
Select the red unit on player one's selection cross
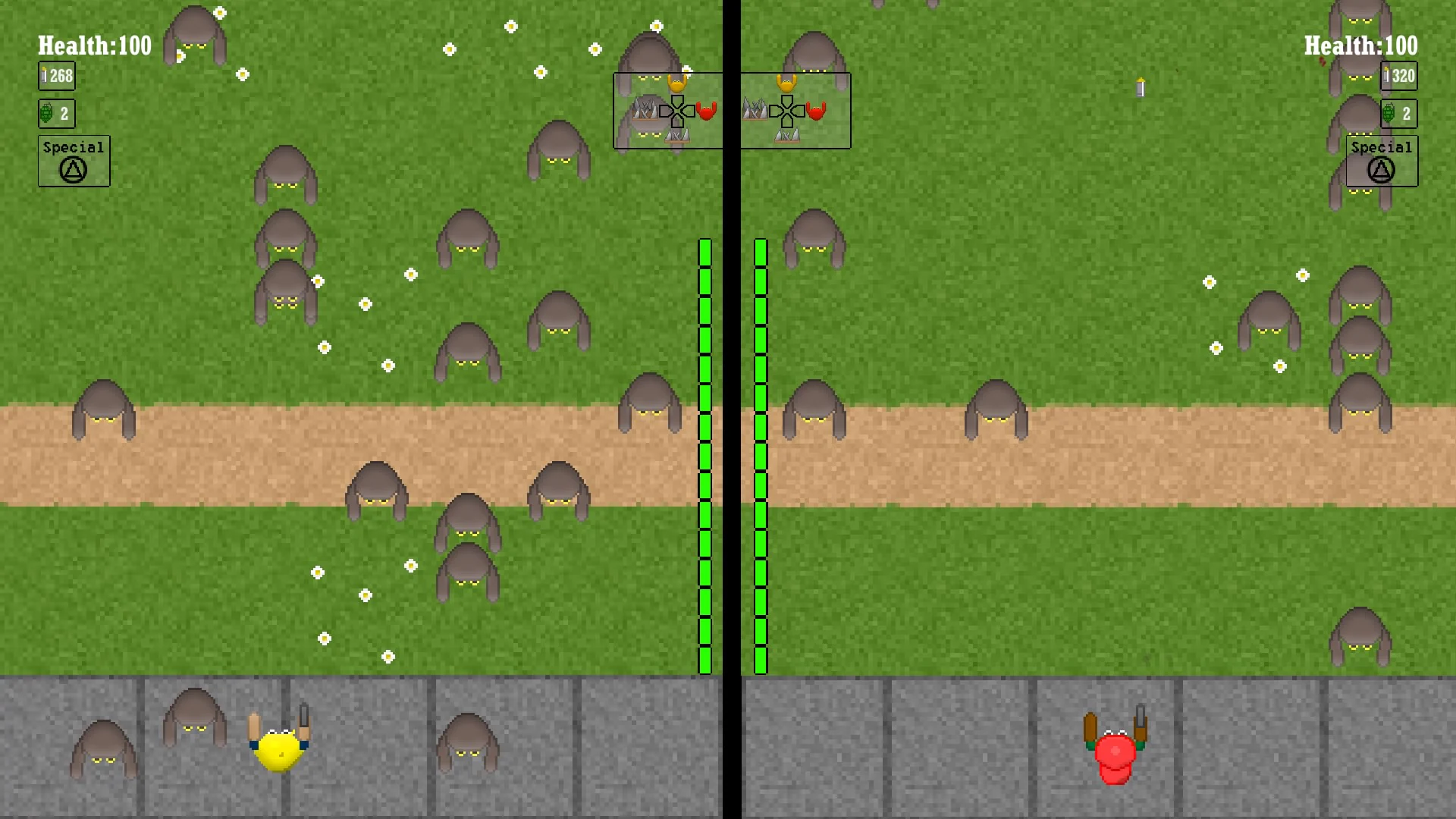point(707,111)
